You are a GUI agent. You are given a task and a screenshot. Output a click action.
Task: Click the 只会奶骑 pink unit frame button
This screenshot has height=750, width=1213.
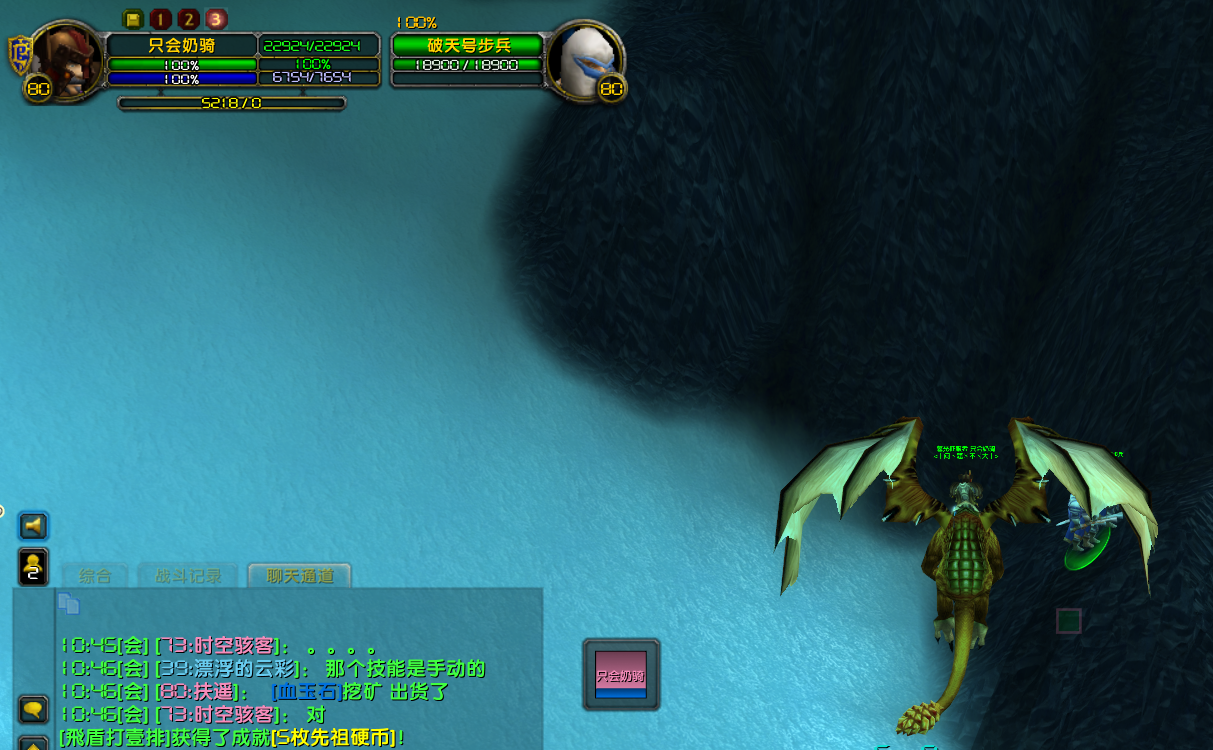coord(621,674)
